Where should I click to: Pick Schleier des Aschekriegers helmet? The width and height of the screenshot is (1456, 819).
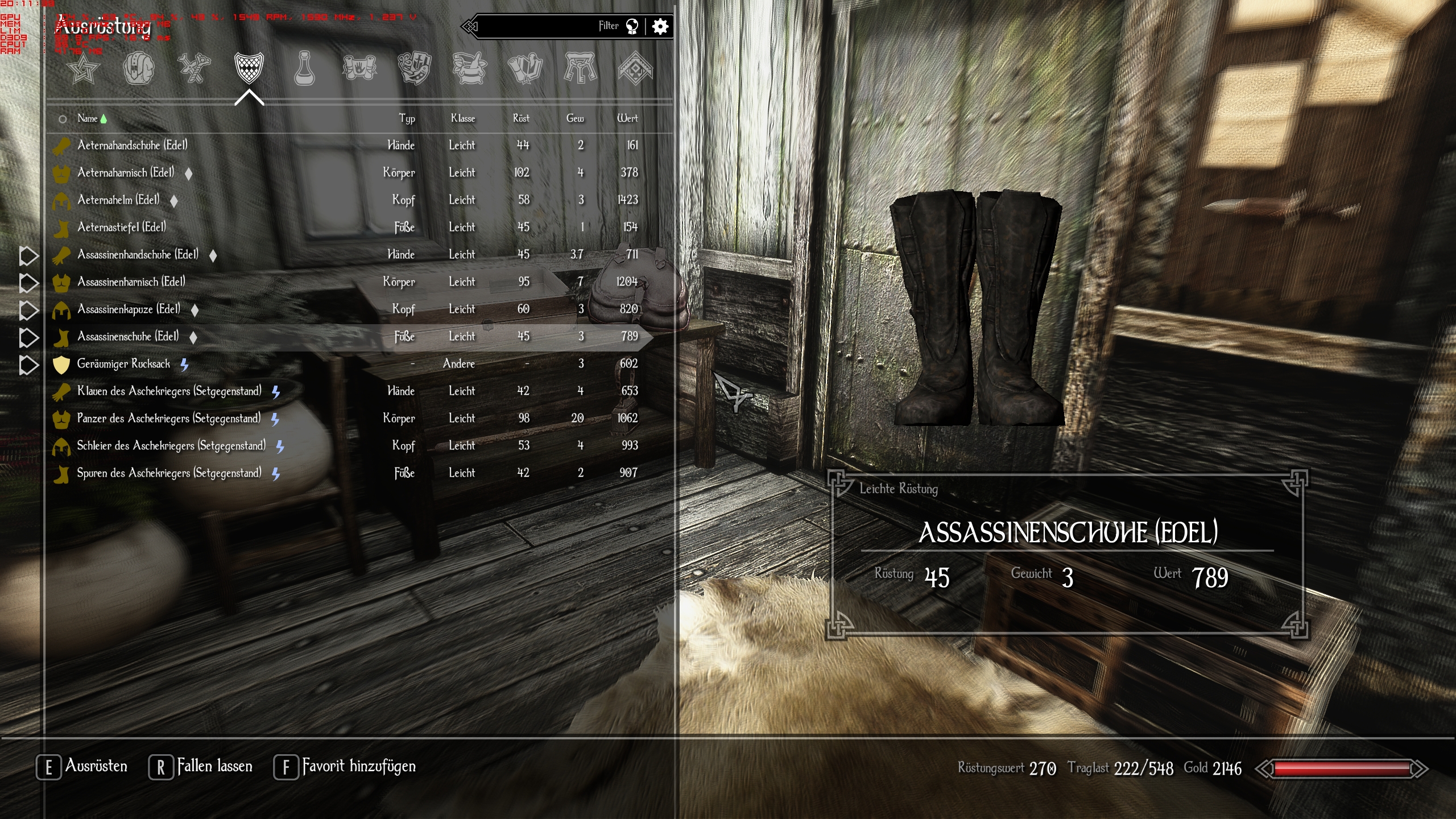click(x=171, y=446)
